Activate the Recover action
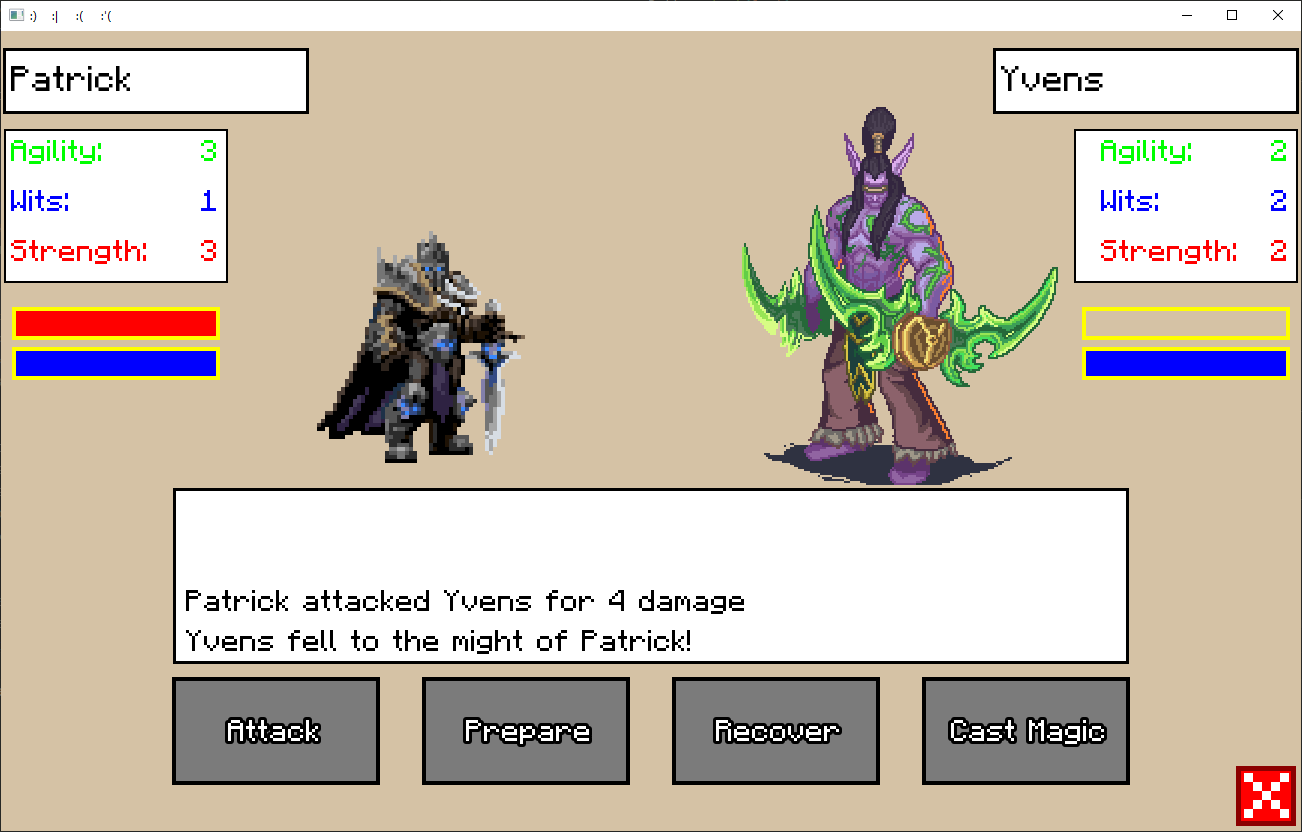The width and height of the screenshot is (1302, 832). pyautogui.click(x=776, y=730)
